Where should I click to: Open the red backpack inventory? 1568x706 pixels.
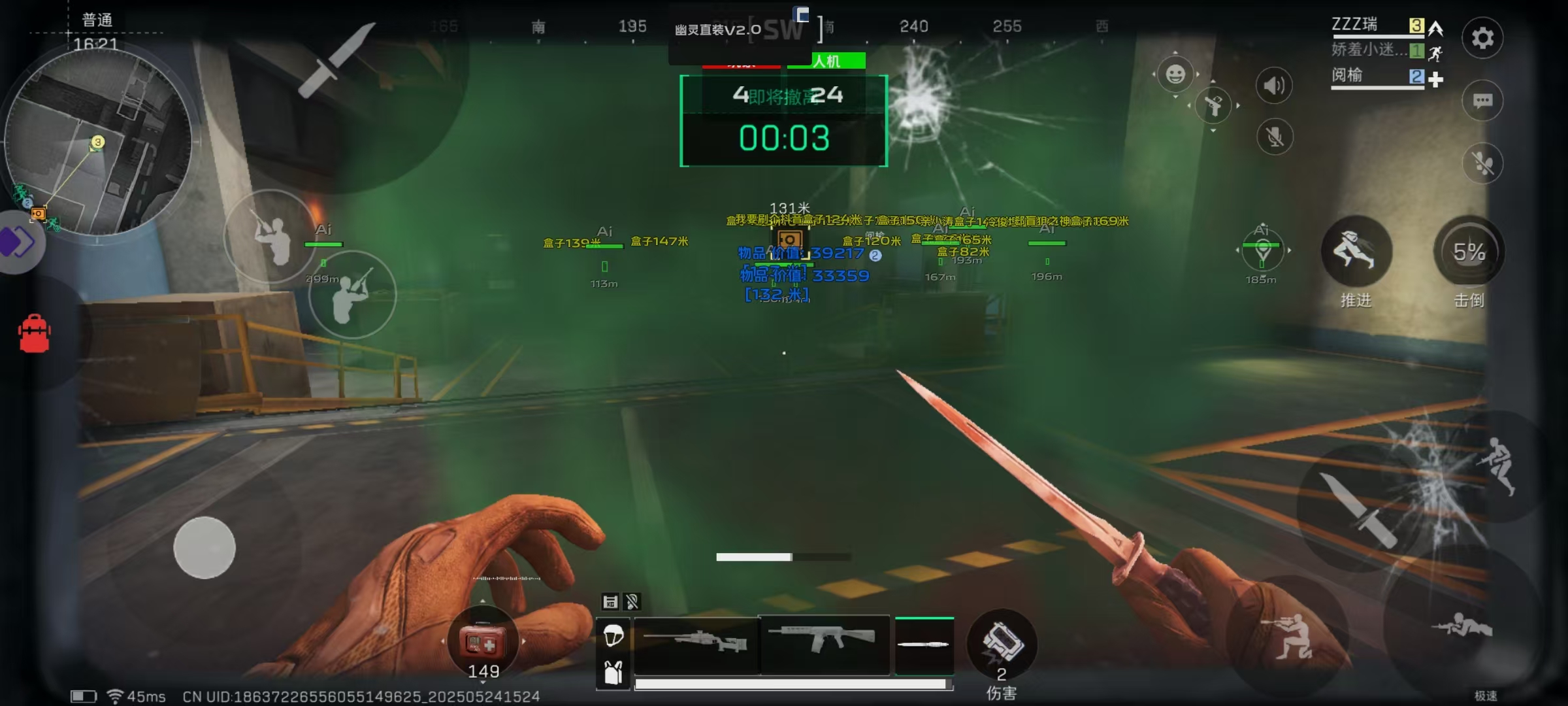click(x=35, y=334)
